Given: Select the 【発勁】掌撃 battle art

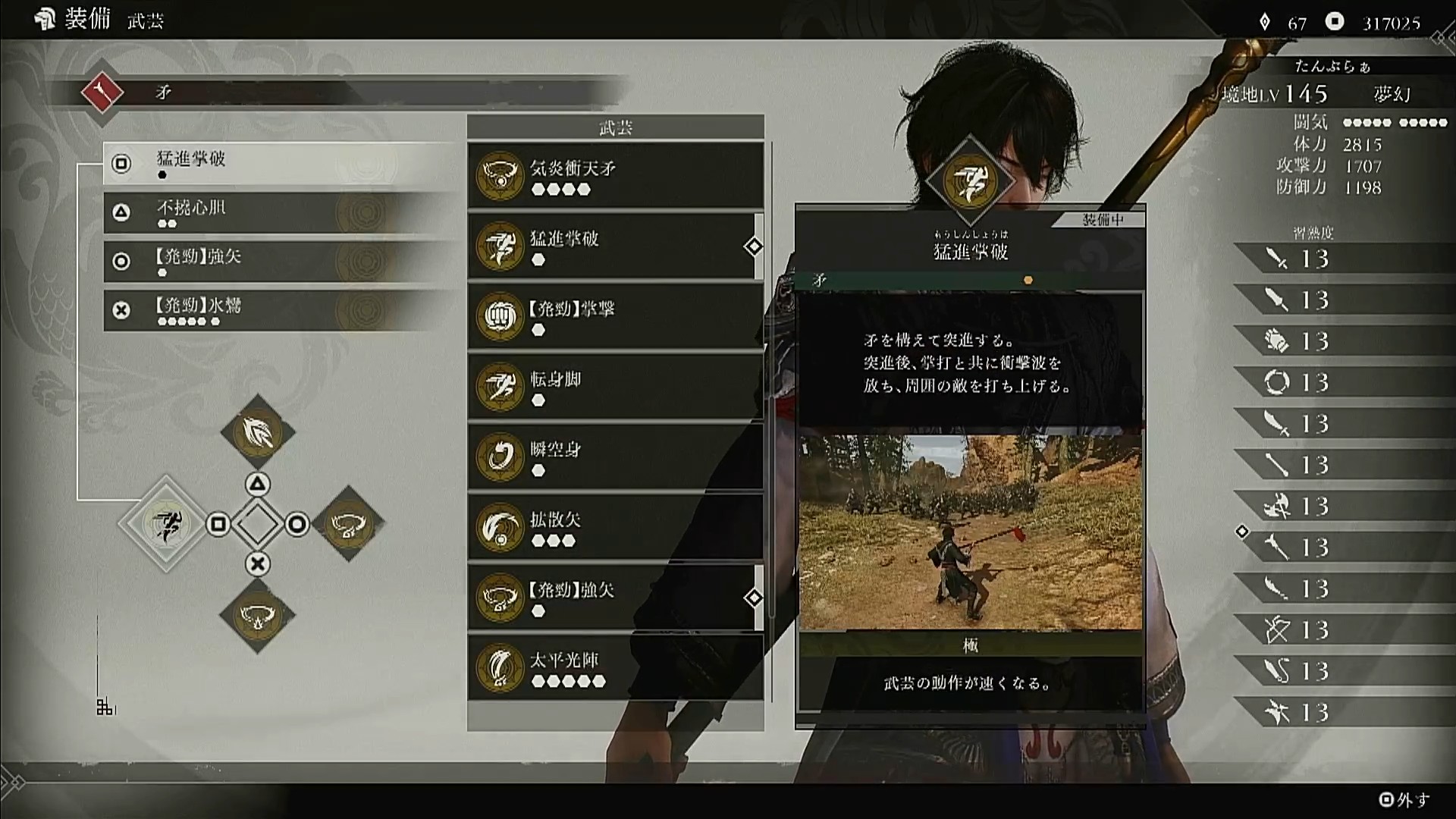Looking at the screenshot, I should pos(615,317).
